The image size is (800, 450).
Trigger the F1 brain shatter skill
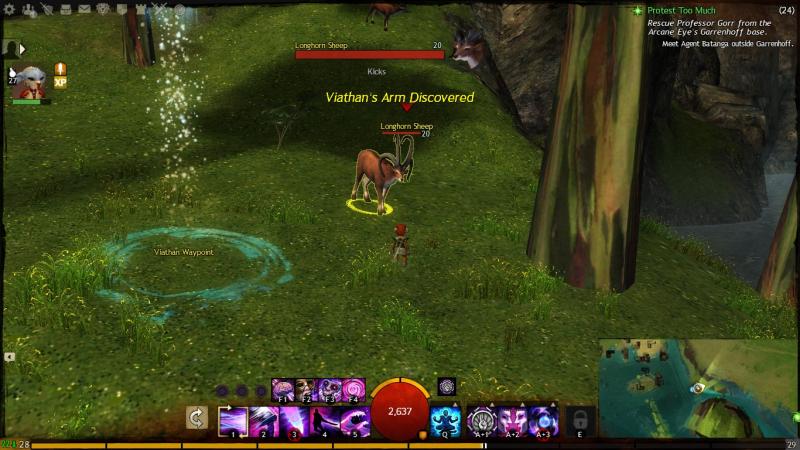282,389
